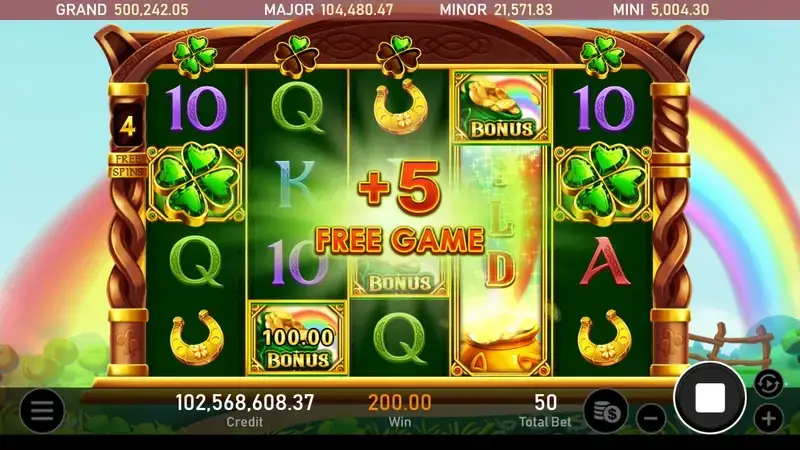Viewport: 800px width, 450px height.
Task: Decrease the total bet with minus
Action: (x=651, y=416)
